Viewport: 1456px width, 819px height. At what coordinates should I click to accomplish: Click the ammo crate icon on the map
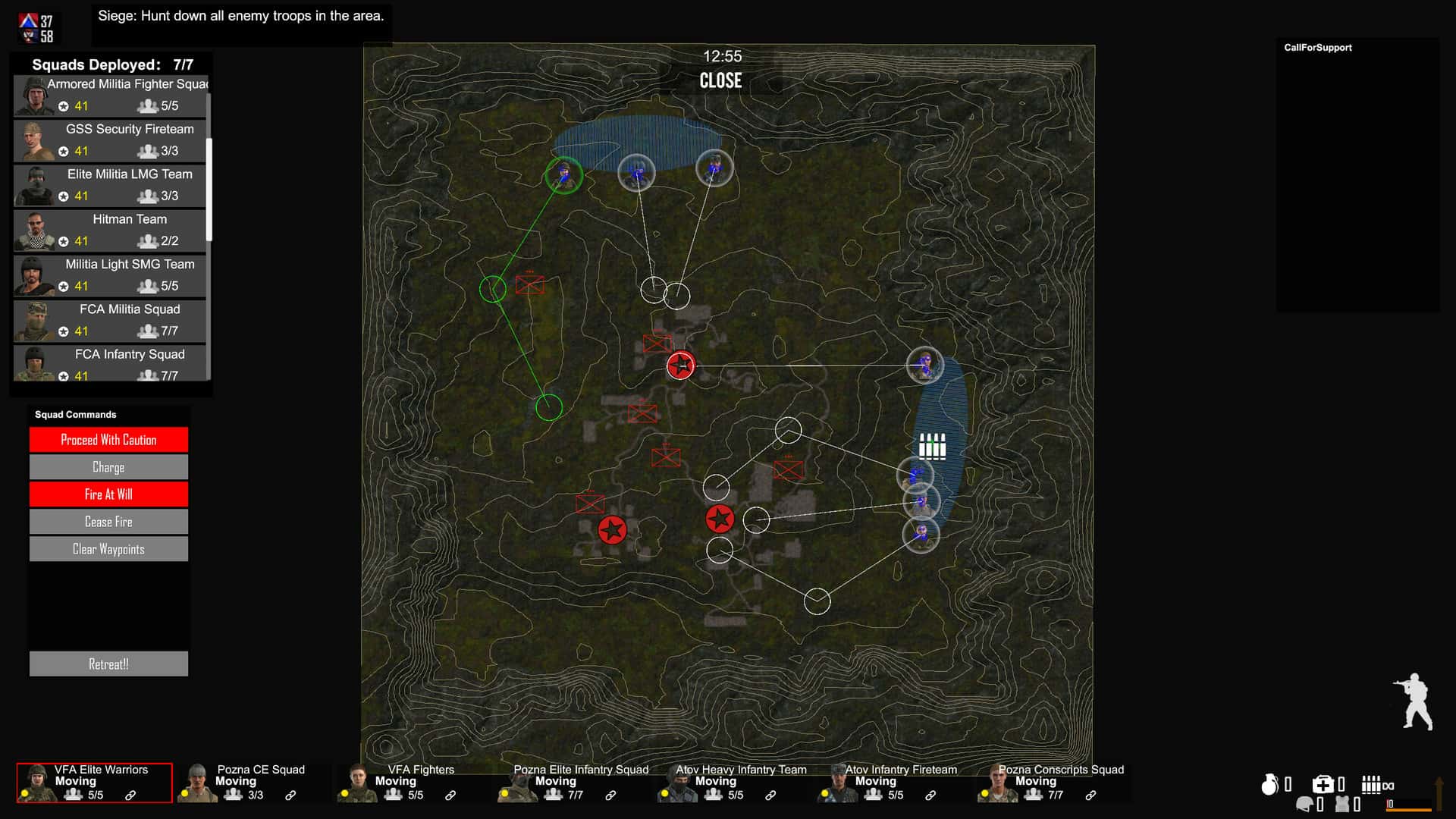coord(931,446)
